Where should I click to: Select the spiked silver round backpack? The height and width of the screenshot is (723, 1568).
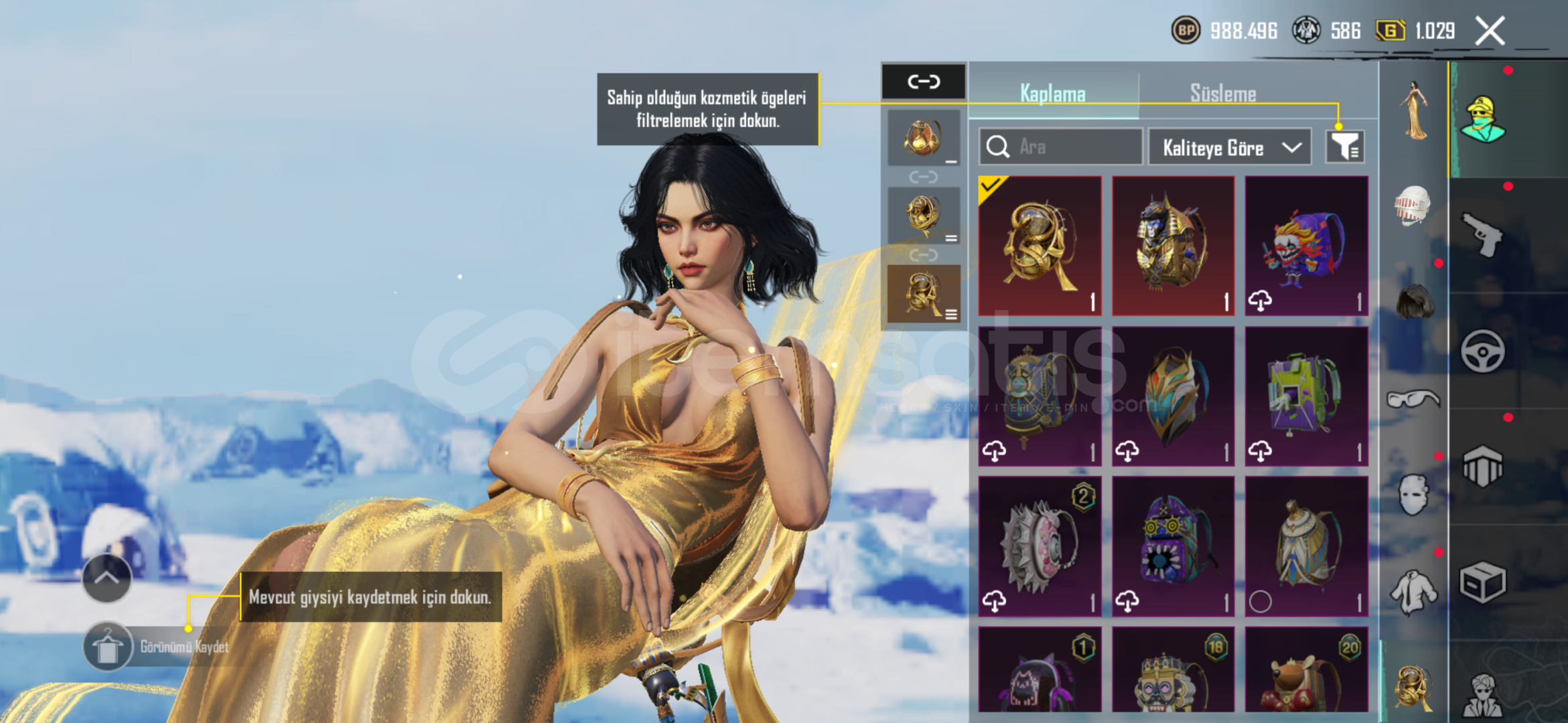click(x=1040, y=546)
